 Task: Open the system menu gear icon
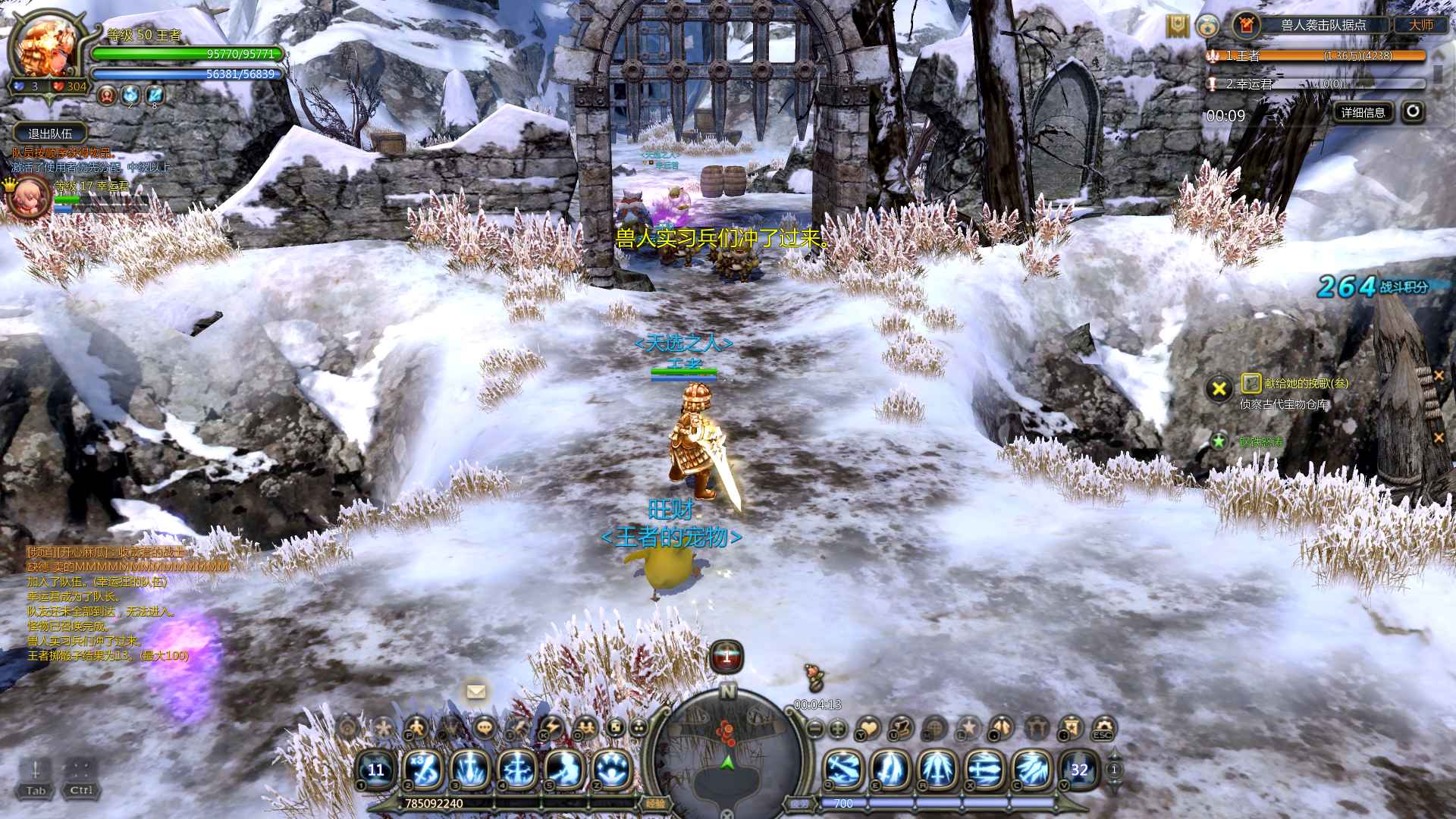point(1103,729)
